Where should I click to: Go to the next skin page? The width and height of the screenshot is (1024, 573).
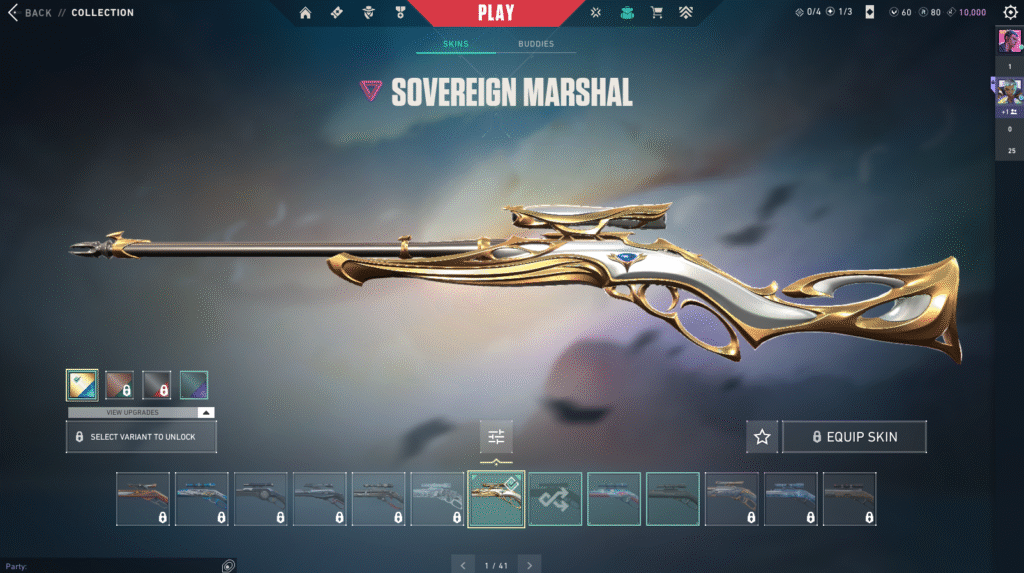pos(530,565)
